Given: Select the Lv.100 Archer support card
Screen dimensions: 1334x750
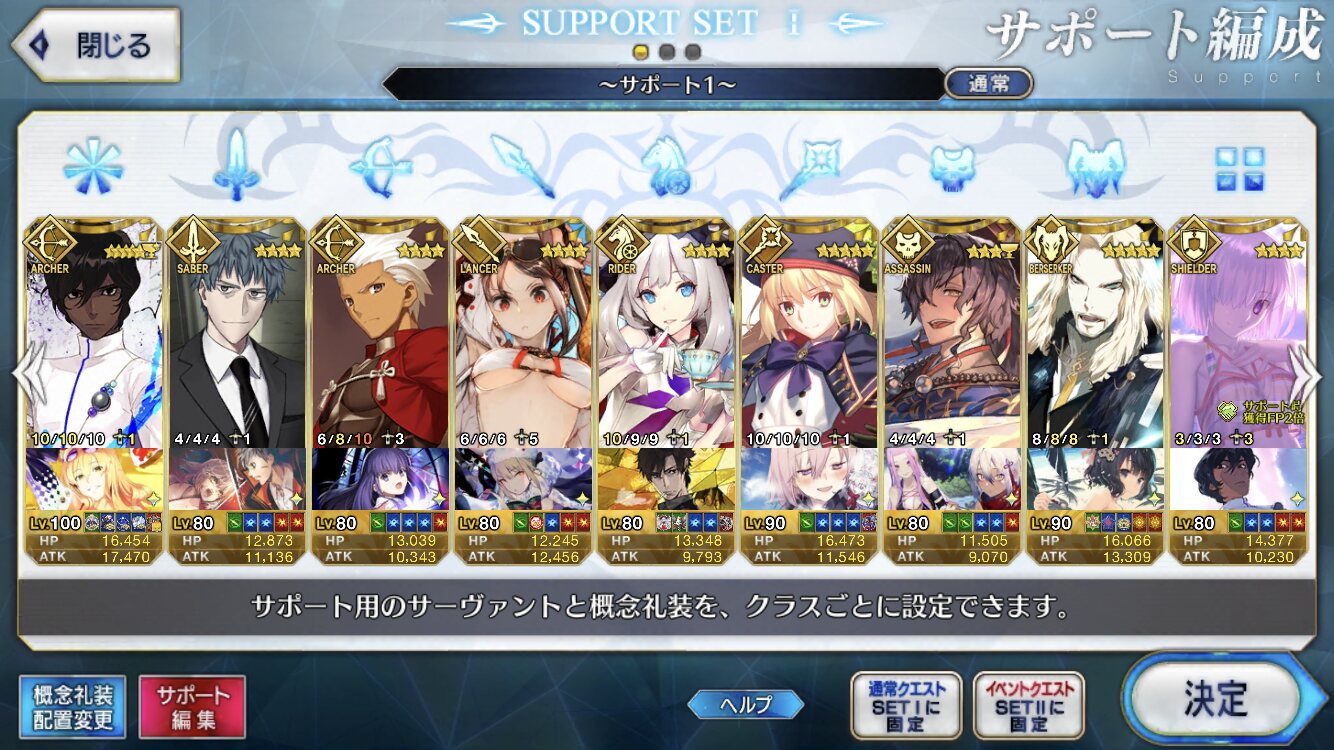Looking at the screenshot, I should tap(94, 390).
